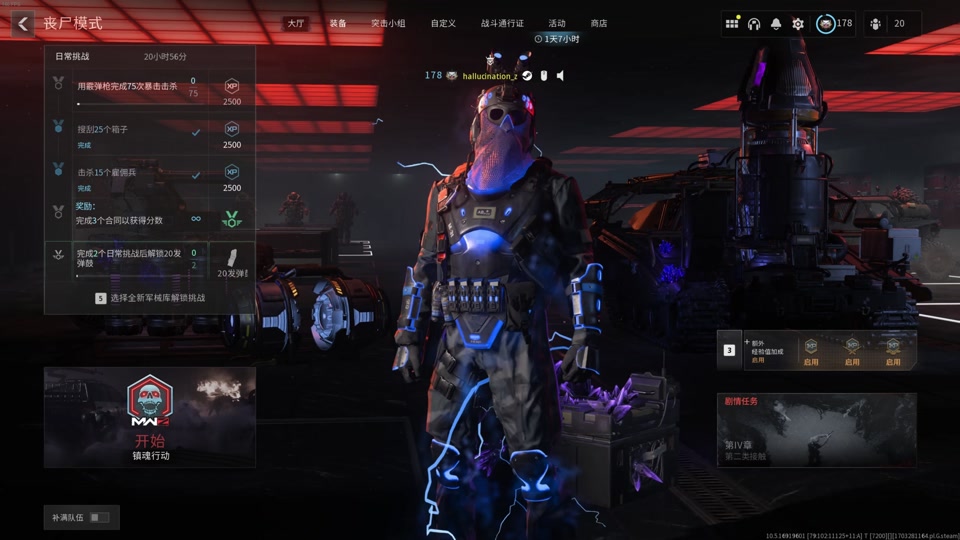Image resolution: width=960 pixels, height=540 pixels.
Task: Open the headset voice channel icon
Action: pyautogui.click(x=754, y=24)
